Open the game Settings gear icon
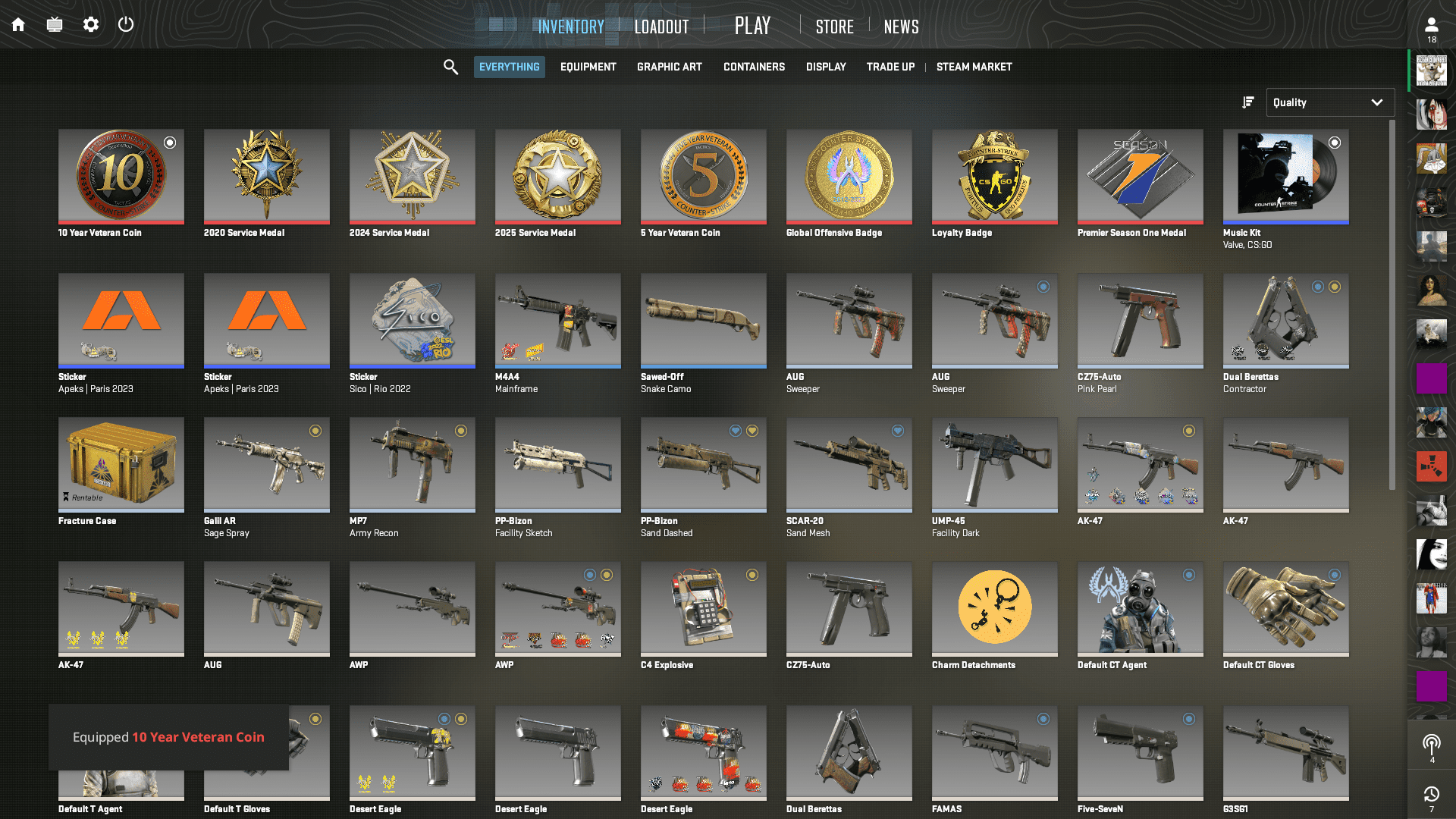This screenshot has width=1456, height=819. pyautogui.click(x=90, y=24)
